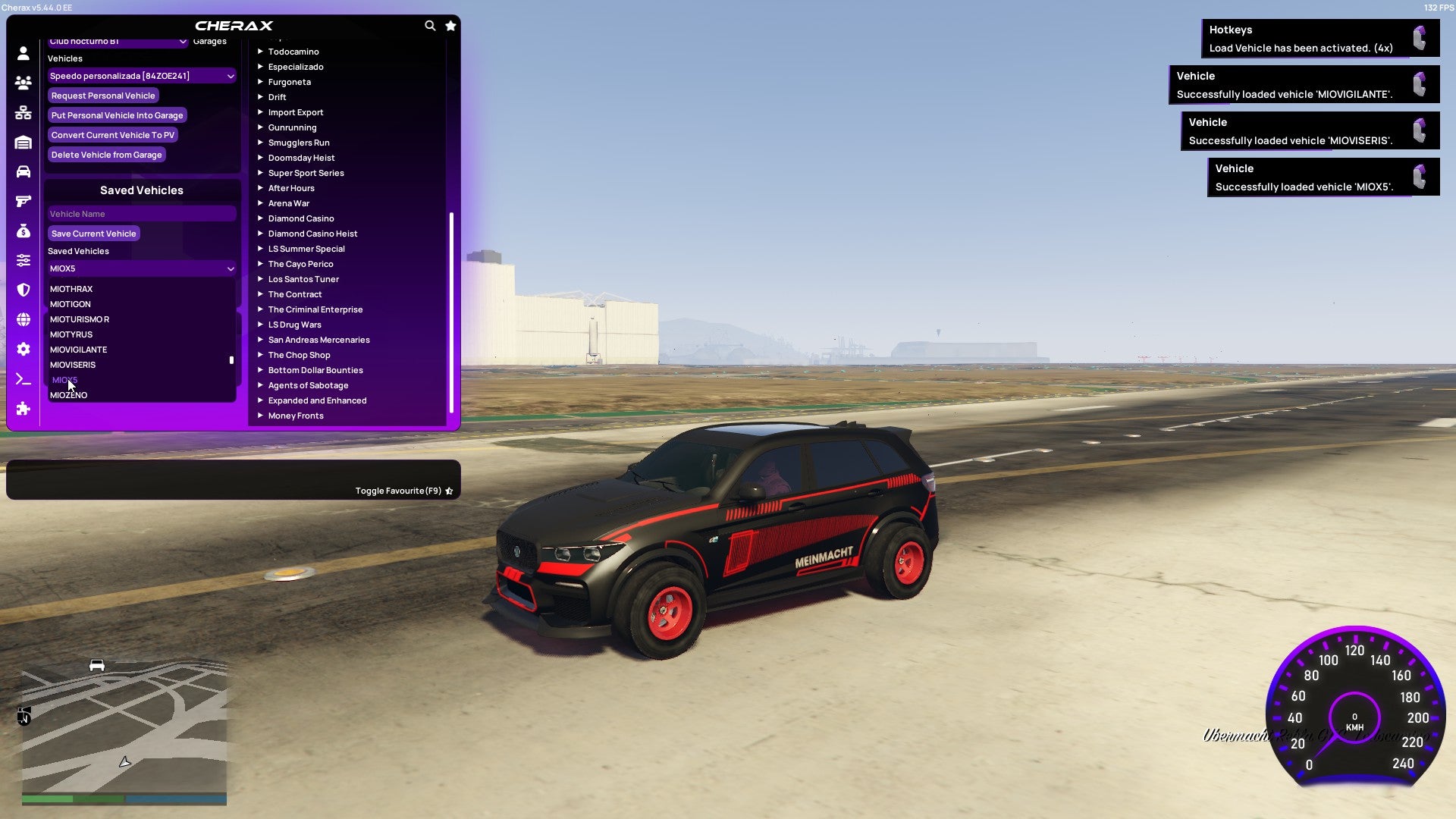The height and width of the screenshot is (819, 1456).
Task: Select MIOVIGILANTE from saved vehicles list
Action: (78, 350)
